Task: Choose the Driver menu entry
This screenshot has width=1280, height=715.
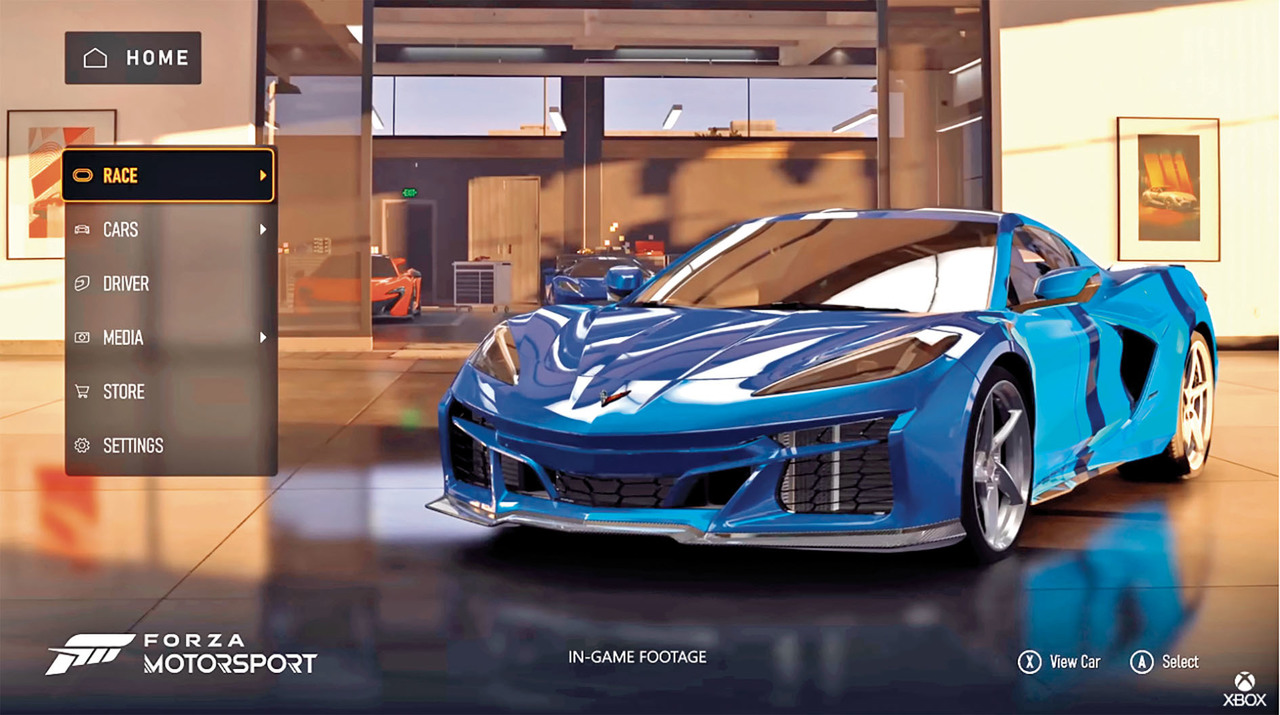Action: 167,284
